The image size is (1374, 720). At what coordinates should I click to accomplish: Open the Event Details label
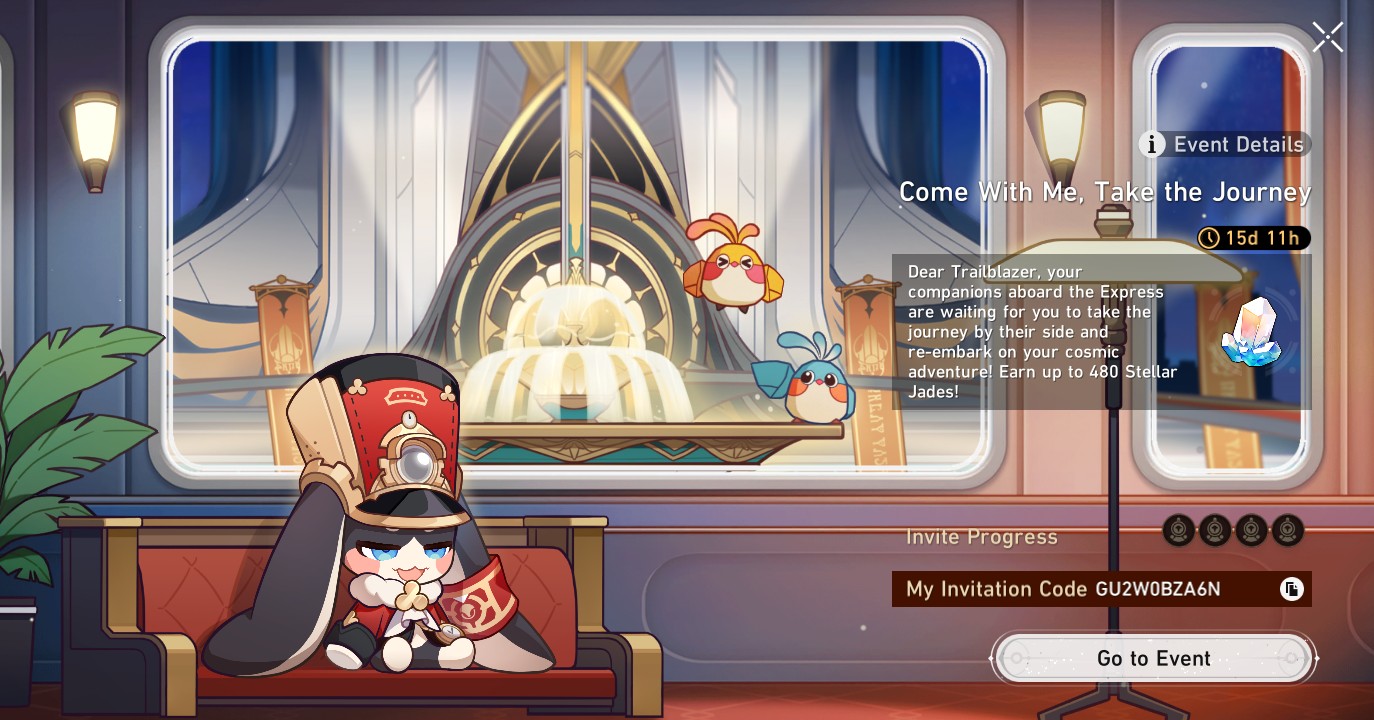tap(1237, 144)
